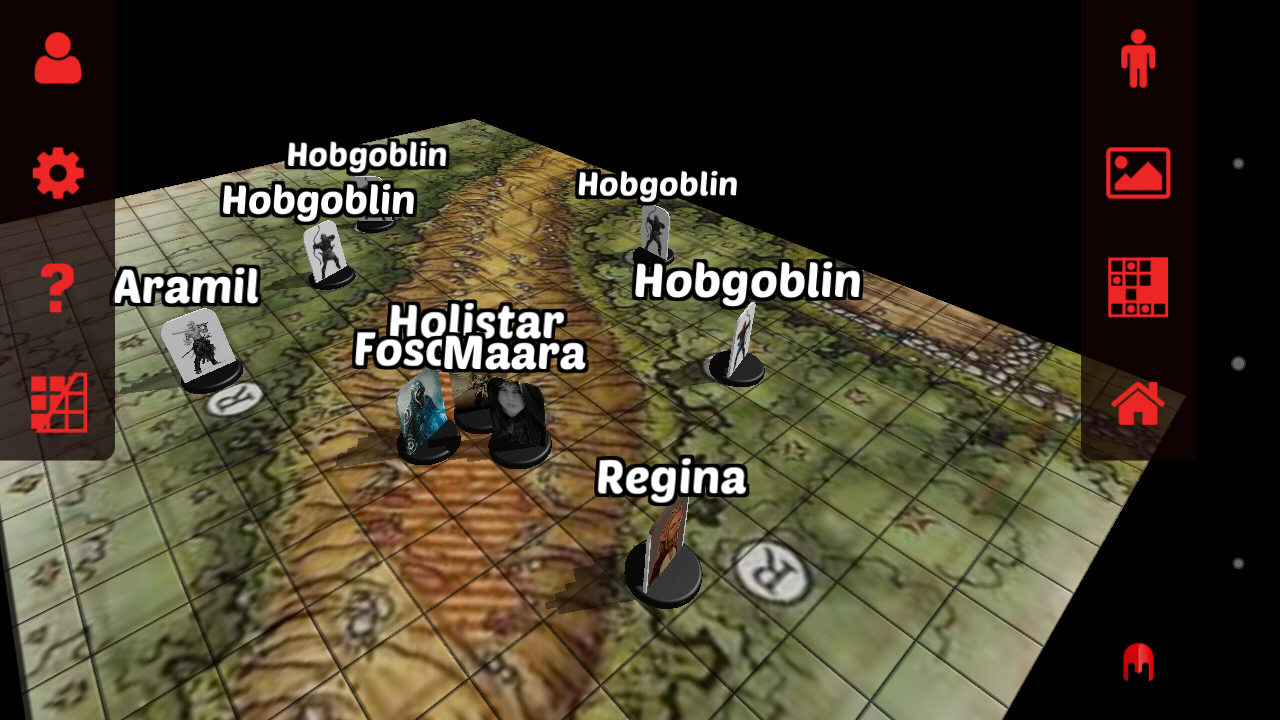Click the checkered tile pattern icon
Image resolution: width=1280 pixels, height=720 pixels.
(x=1137, y=288)
